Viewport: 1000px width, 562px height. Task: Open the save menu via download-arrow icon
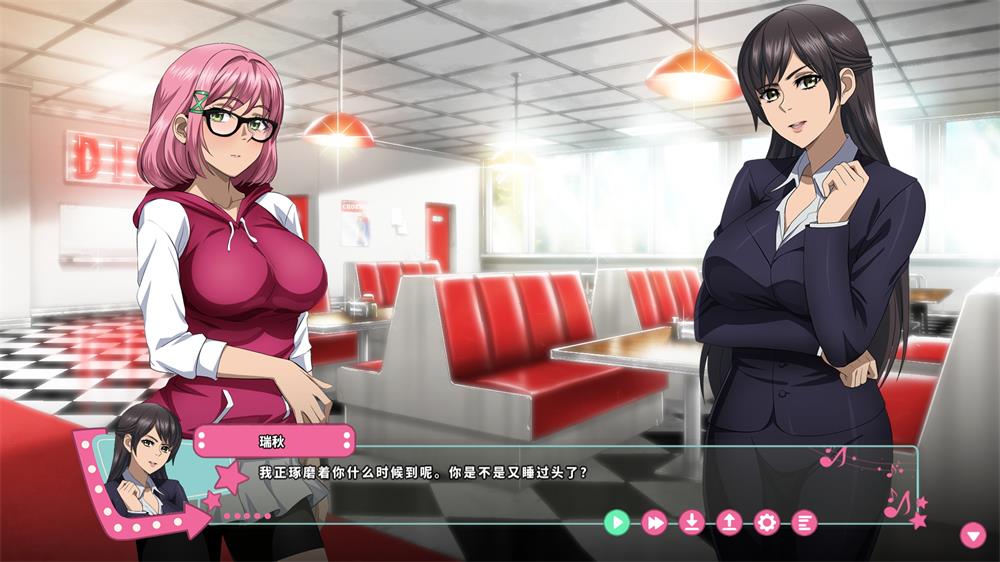(692, 521)
